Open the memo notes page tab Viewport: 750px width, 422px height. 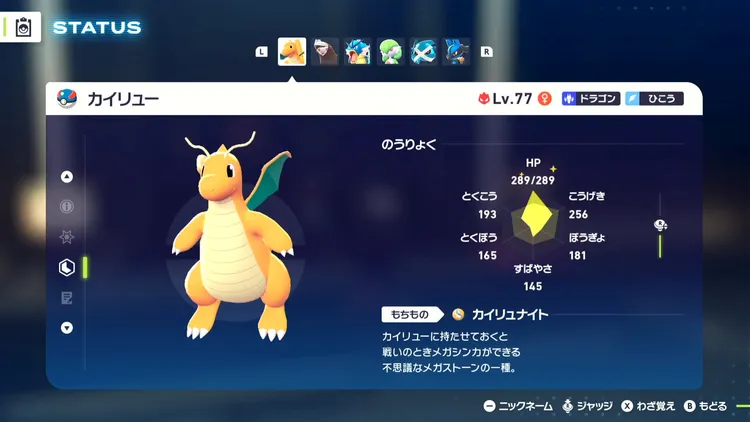coord(67,297)
